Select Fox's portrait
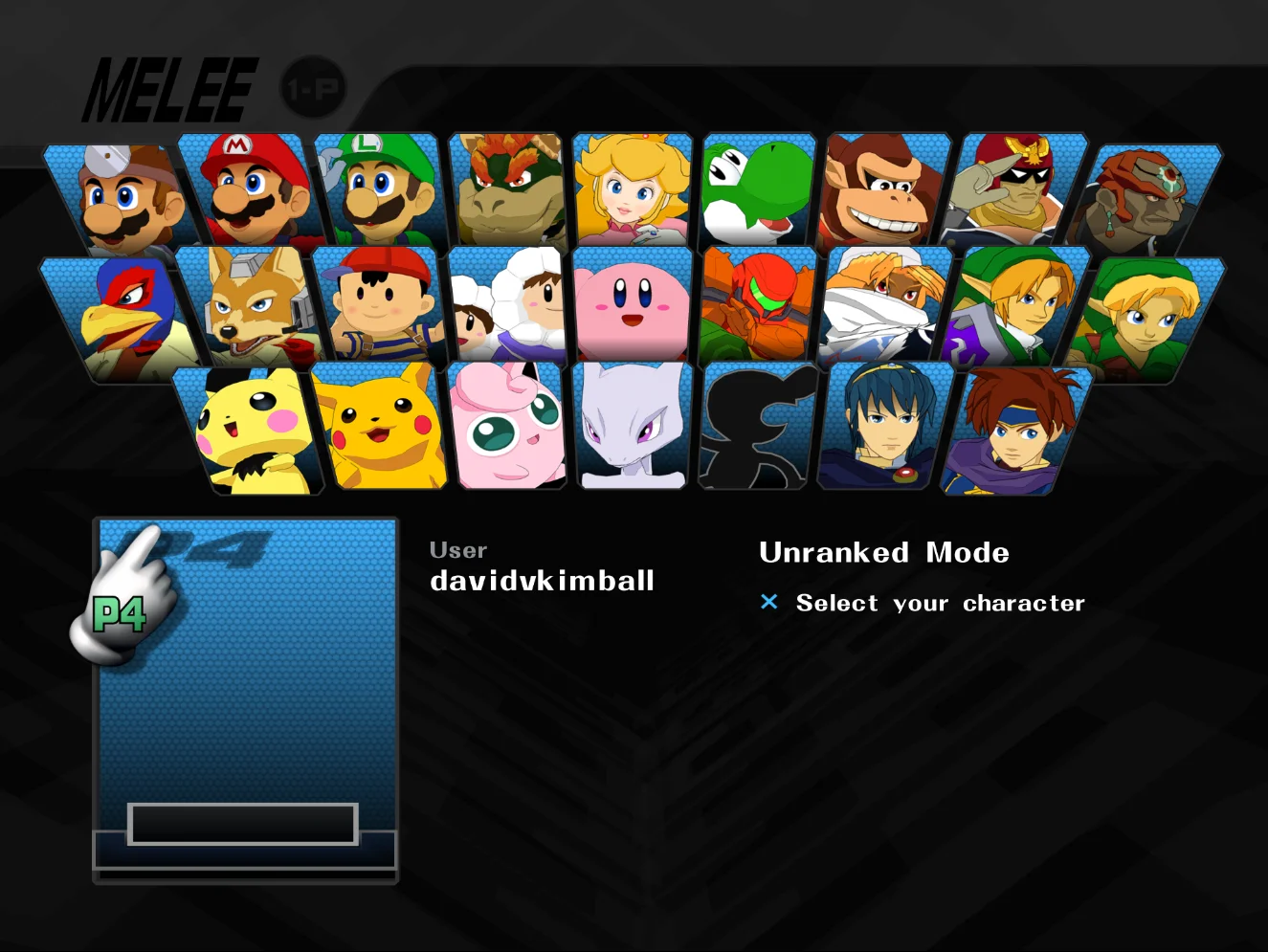Viewport: 1268px width, 952px height. tap(247, 311)
